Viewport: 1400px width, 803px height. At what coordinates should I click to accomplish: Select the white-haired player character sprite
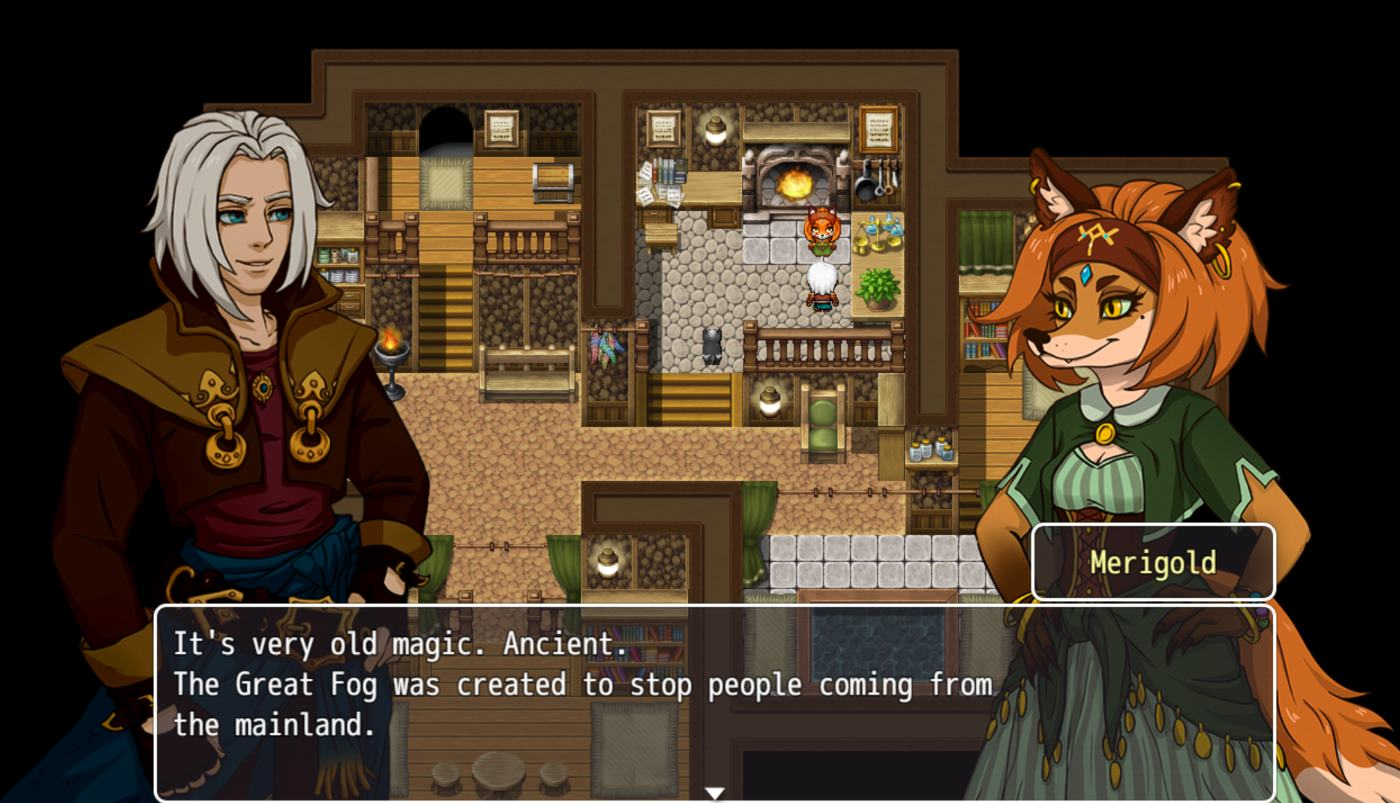click(821, 288)
